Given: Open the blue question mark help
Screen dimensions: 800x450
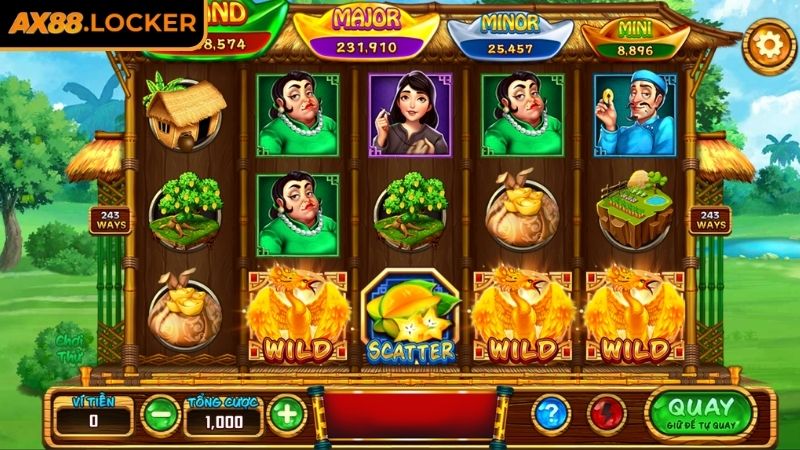Looking at the screenshot, I should coord(550,414).
